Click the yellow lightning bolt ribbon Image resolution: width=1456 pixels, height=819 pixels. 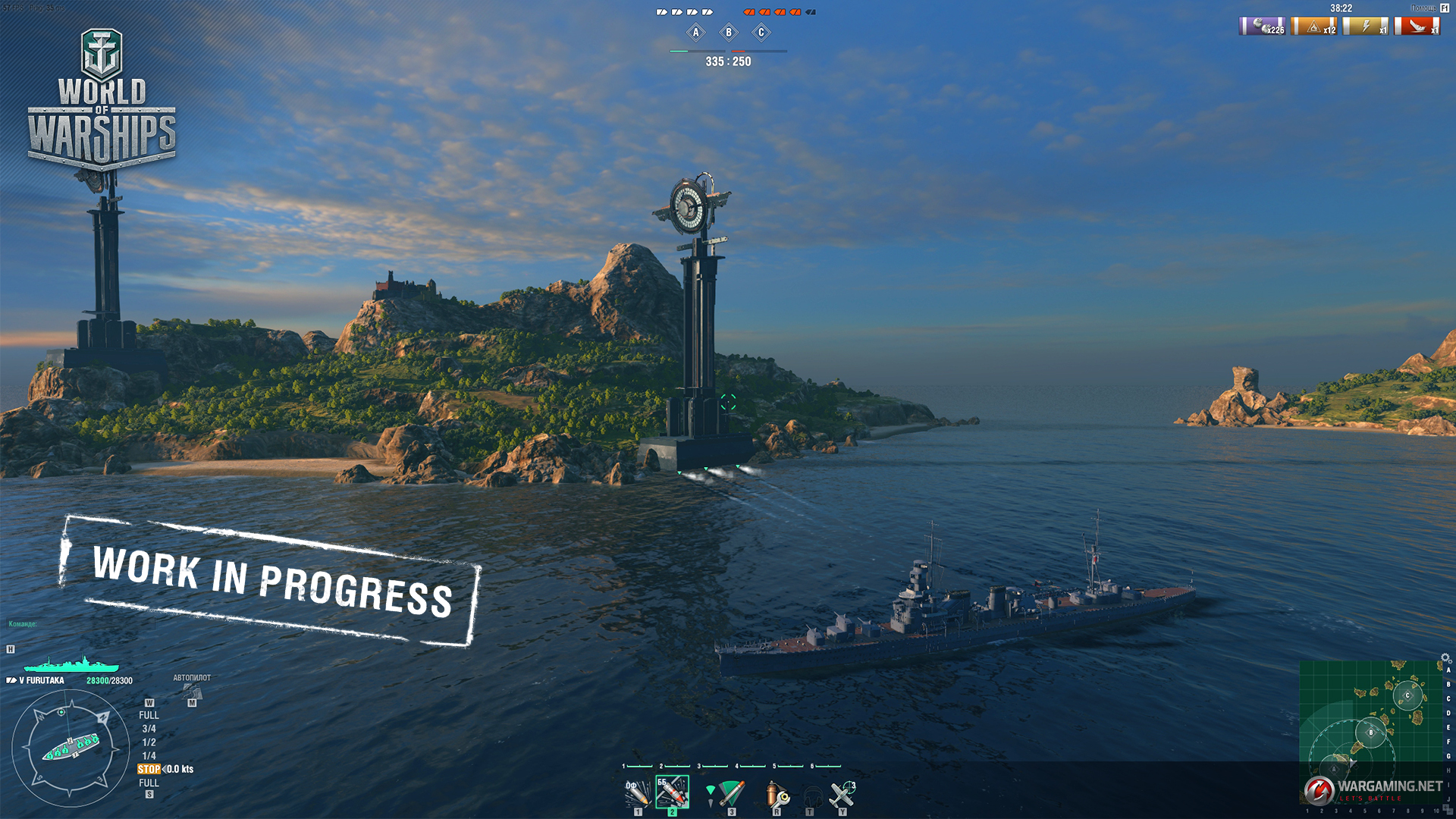click(1366, 27)
